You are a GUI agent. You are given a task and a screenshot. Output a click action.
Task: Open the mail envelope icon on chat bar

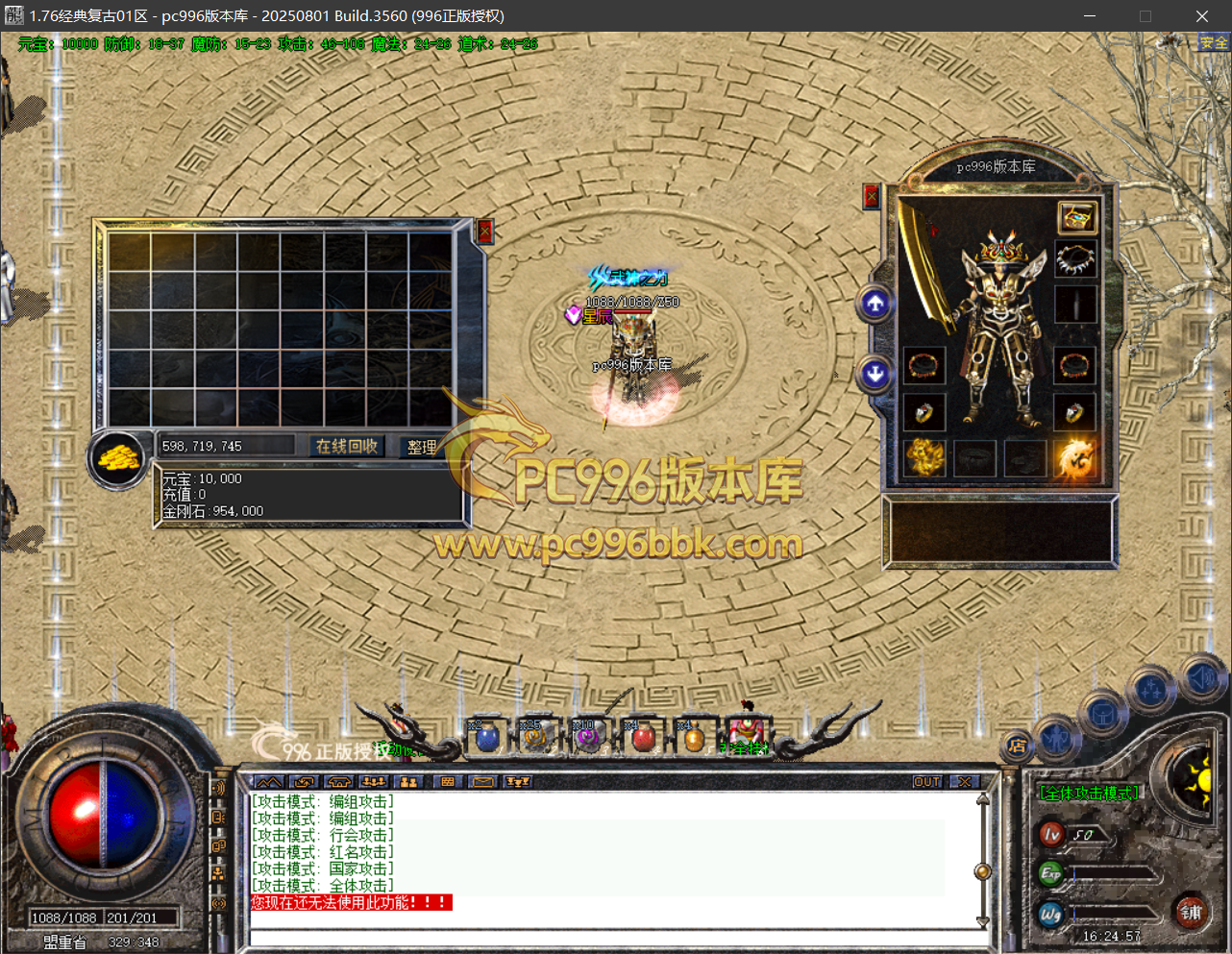482,782
